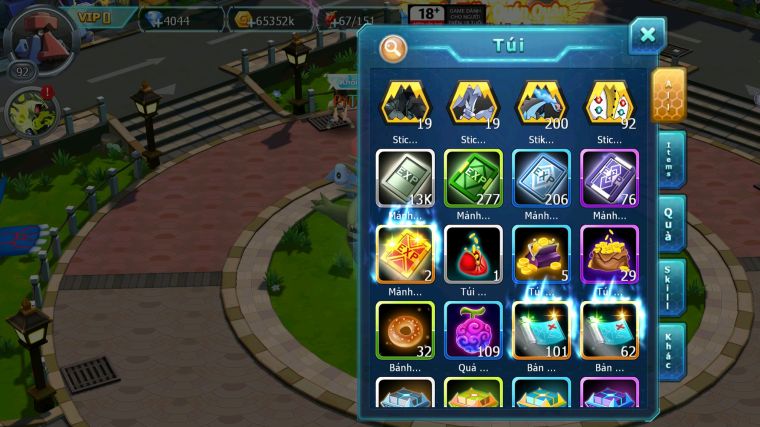The width and height of the screenshot is (760, 427).
Task: Select the treasure map with 62
Action: 609,329
